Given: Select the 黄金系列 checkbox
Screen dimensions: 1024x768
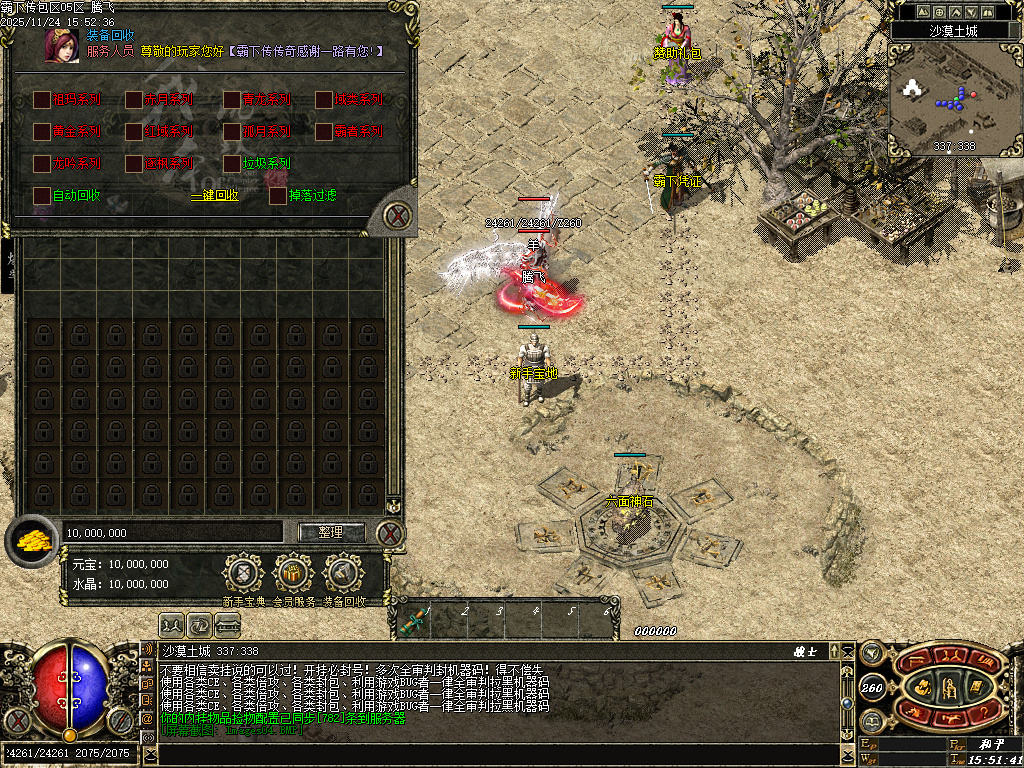Looking at the screenshot, I should pyautogui.click(x=42, y=131).
